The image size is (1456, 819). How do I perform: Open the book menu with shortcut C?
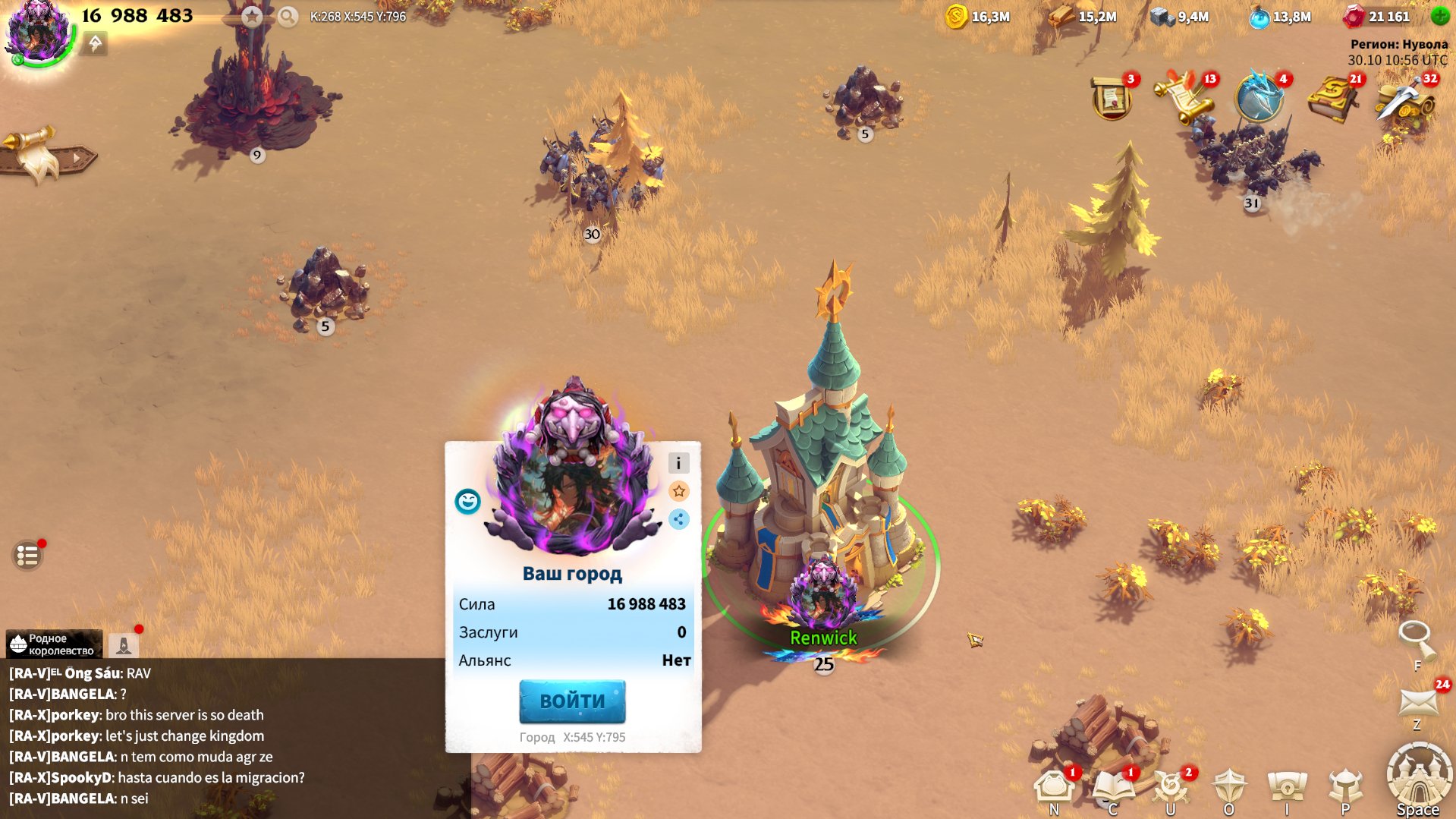click(x=1112, y=787)
